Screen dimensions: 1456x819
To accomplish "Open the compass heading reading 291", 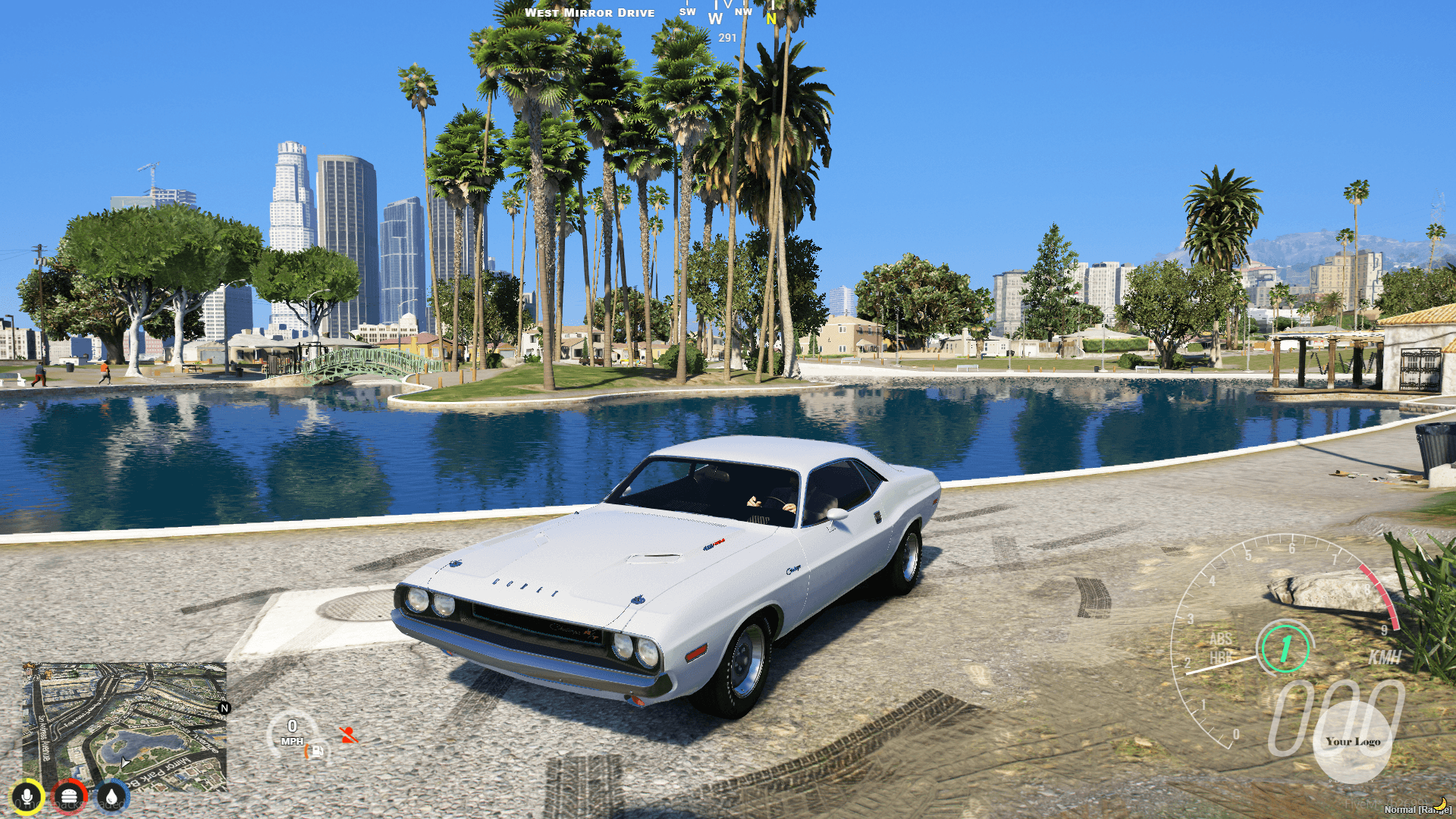I will coord(727,37).
